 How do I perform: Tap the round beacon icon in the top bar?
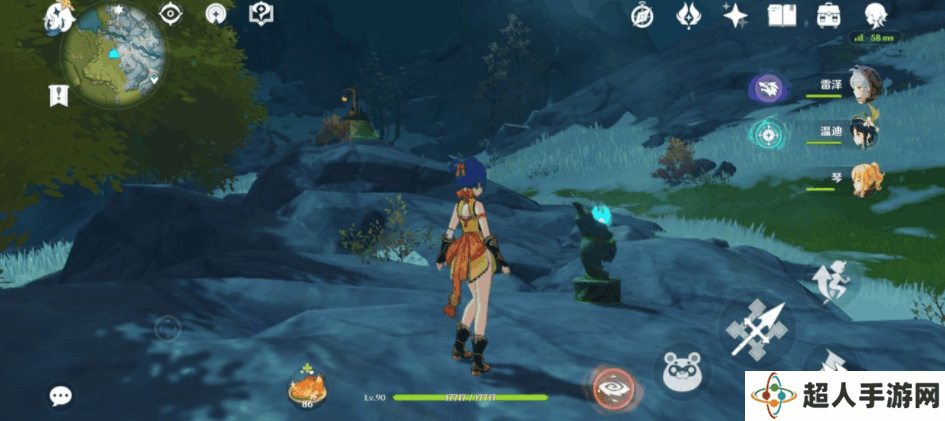pos(215,15)
